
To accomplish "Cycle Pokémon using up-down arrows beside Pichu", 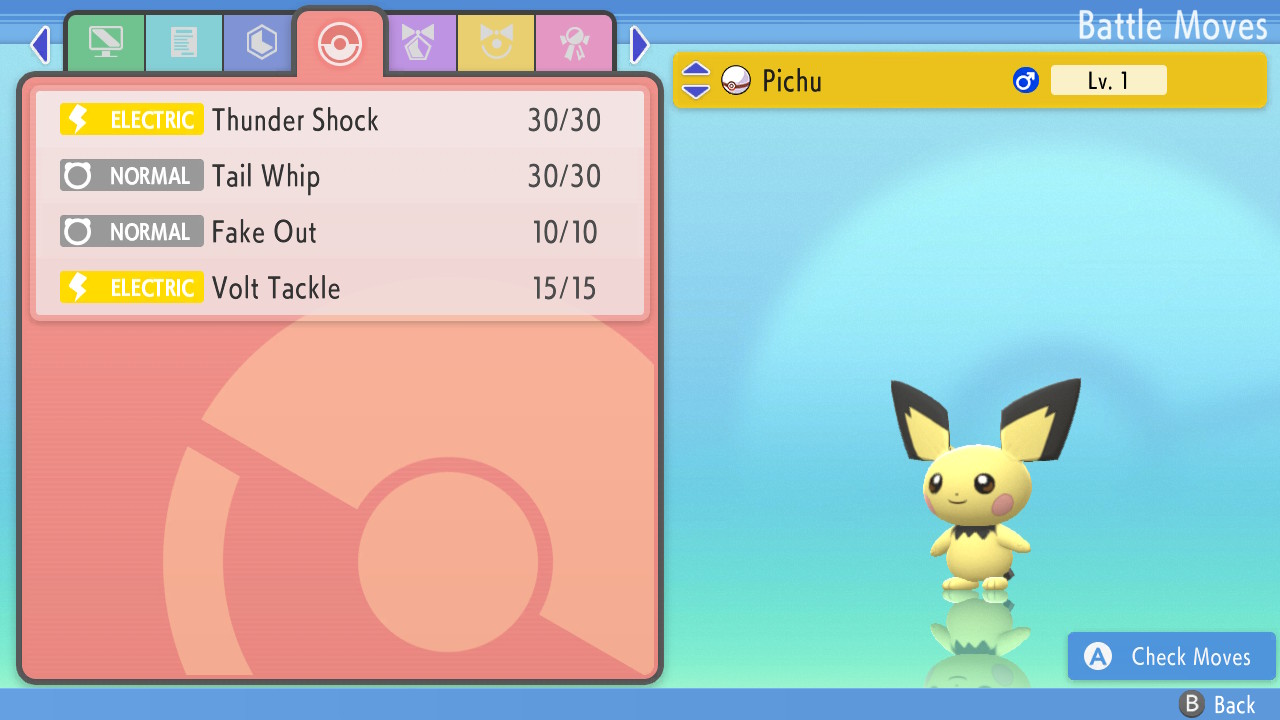I will pos(696,80).
